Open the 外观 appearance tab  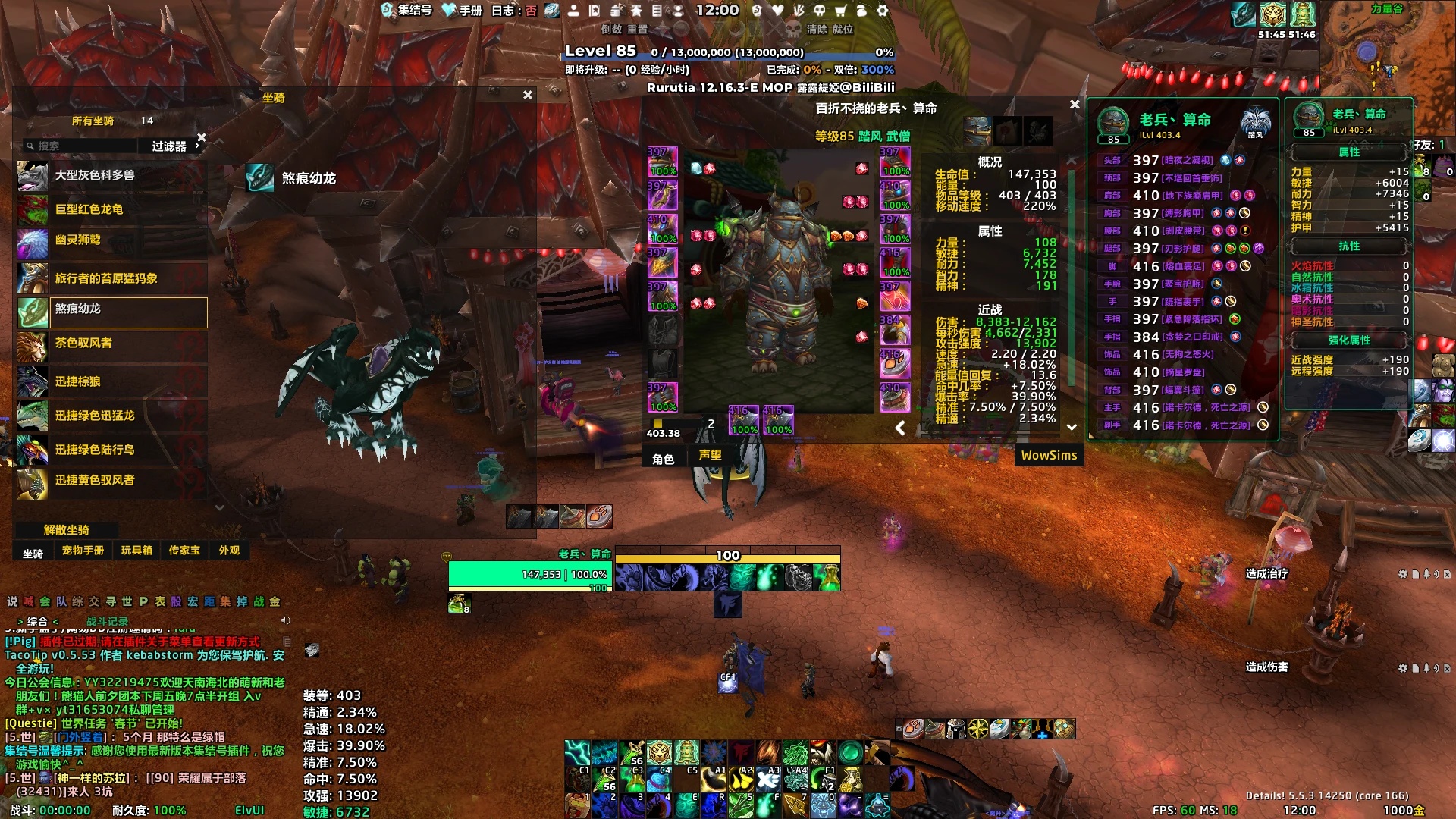[229, 551]
